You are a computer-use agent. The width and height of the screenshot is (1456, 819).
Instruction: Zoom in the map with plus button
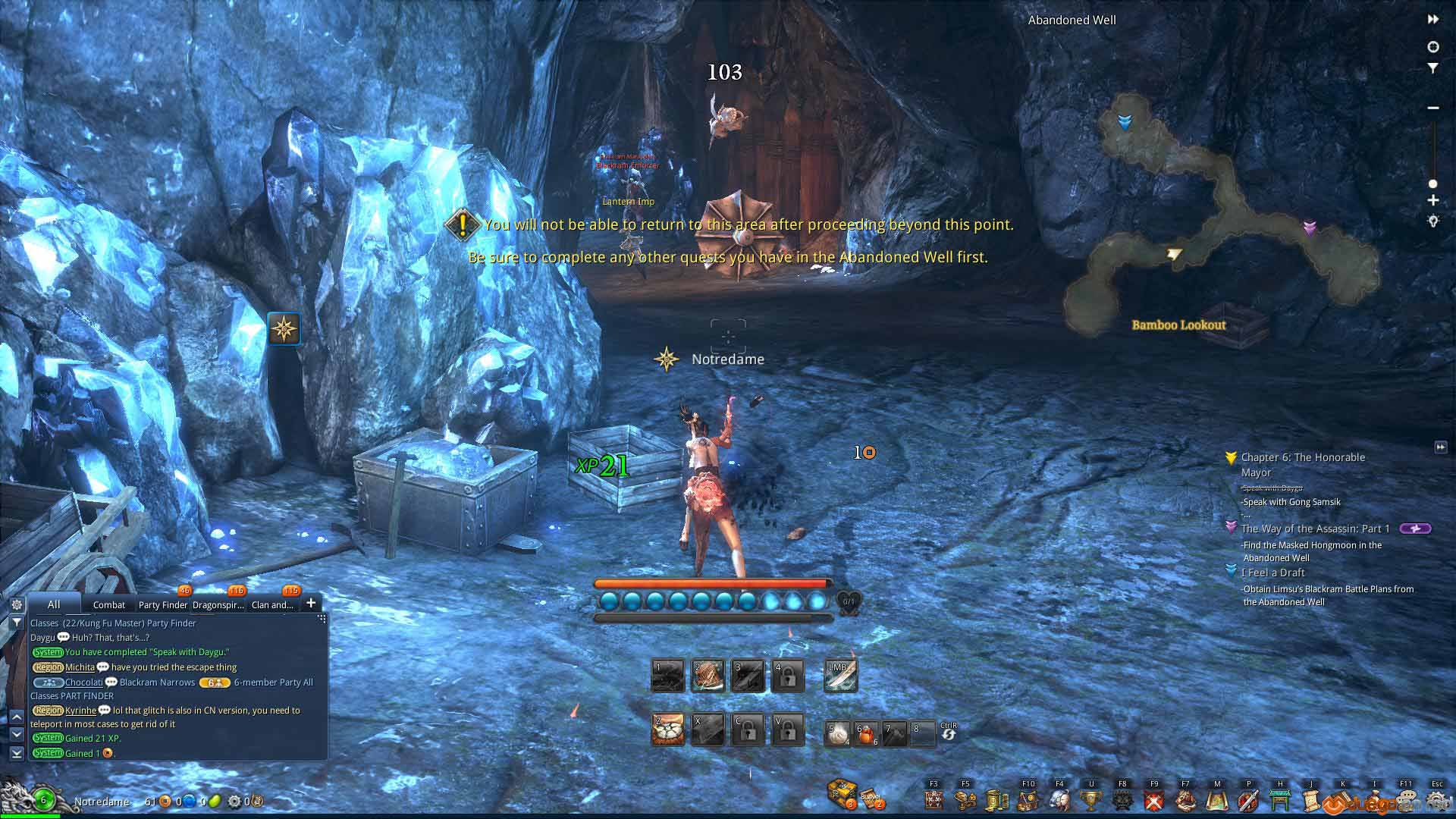pyautogui.click(x=1433, y=200)
